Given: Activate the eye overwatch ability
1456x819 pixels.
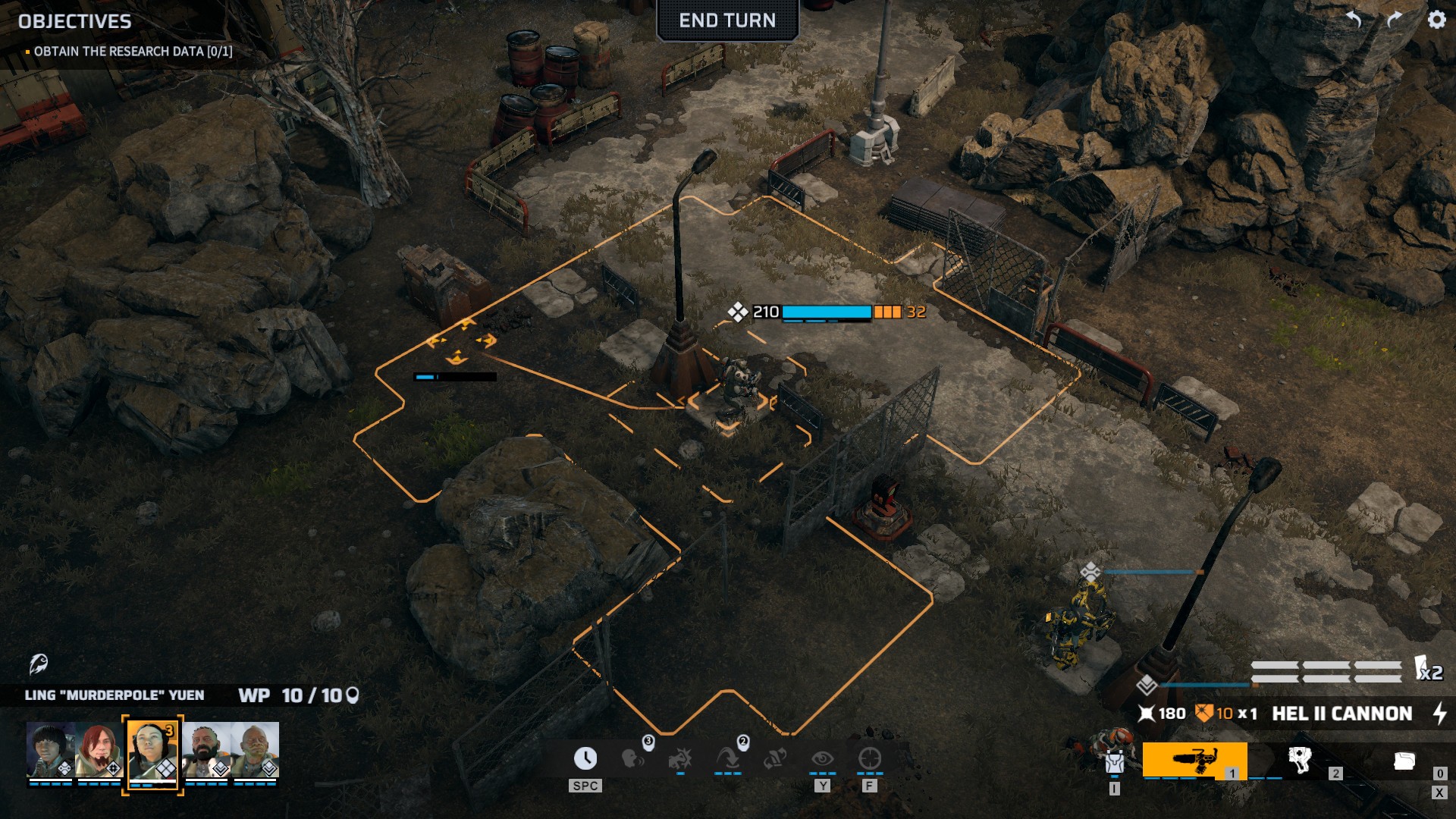Looking at the screenshot, I should click(822, 758).
